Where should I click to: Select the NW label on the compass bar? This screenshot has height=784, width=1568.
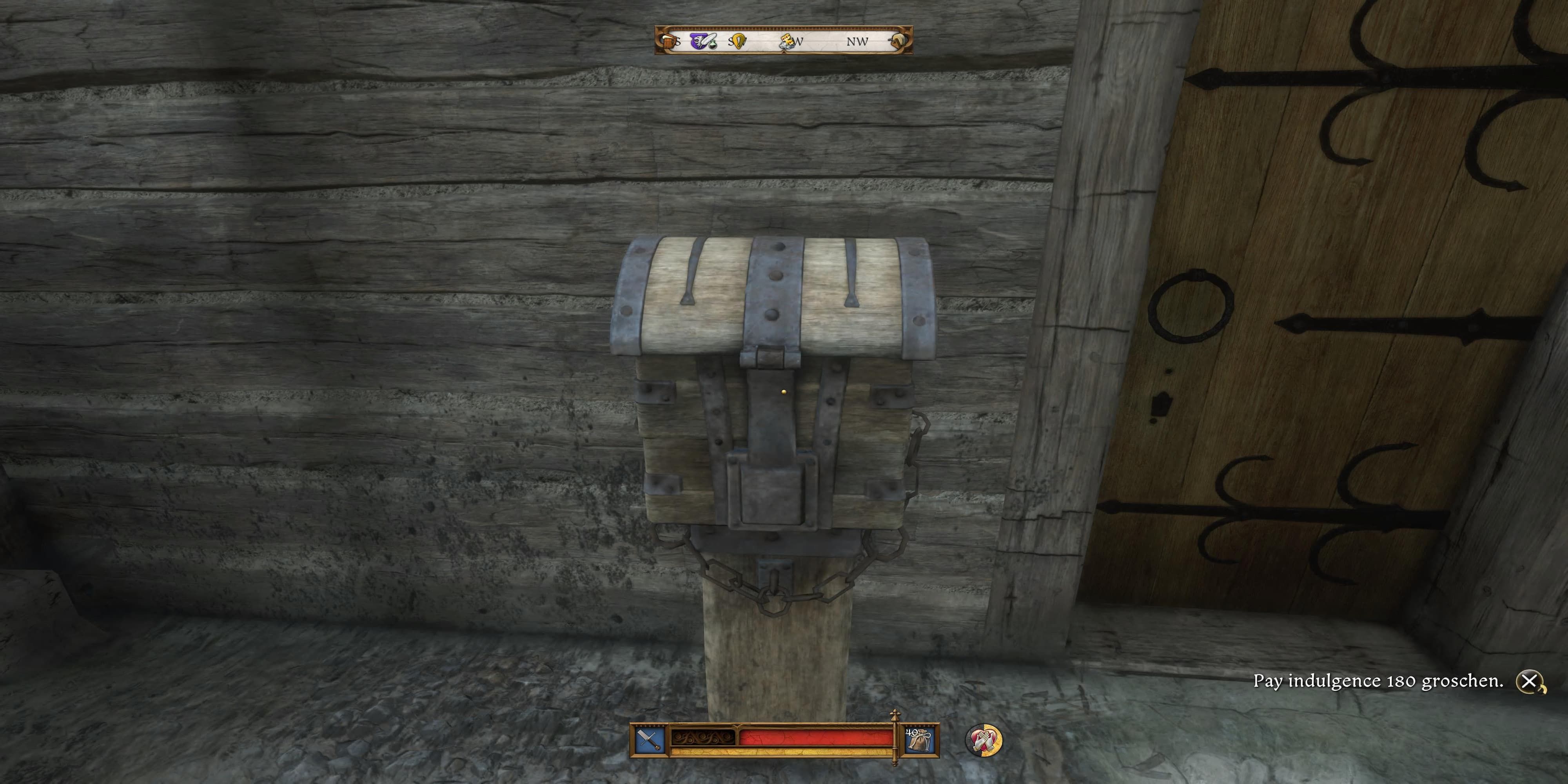pyautogui.click(x=858, y=42)
